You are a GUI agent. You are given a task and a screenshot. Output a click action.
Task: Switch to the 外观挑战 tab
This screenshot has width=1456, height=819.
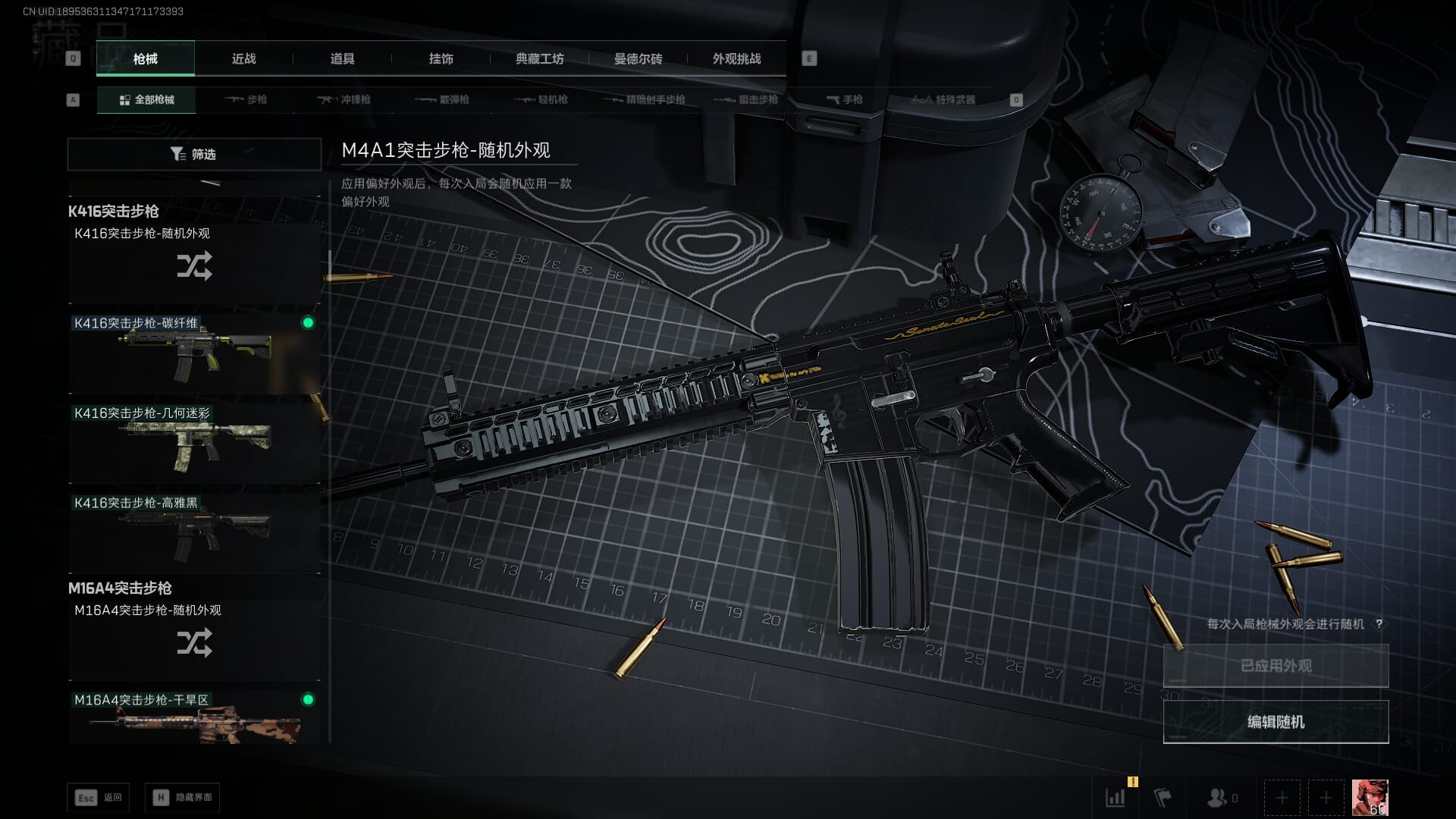(x=736, y=59)
